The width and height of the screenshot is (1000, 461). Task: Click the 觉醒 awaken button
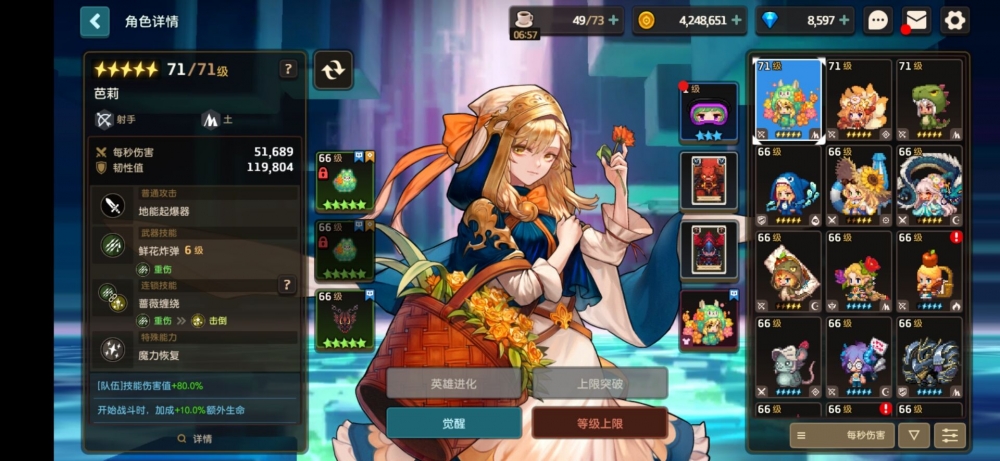(453, 423)
